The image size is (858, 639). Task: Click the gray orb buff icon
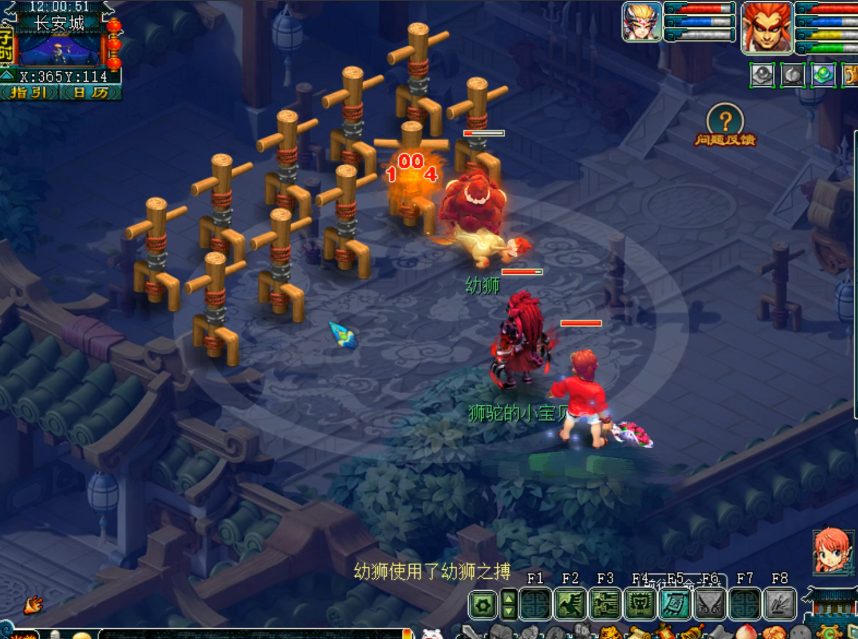[762, 74]
